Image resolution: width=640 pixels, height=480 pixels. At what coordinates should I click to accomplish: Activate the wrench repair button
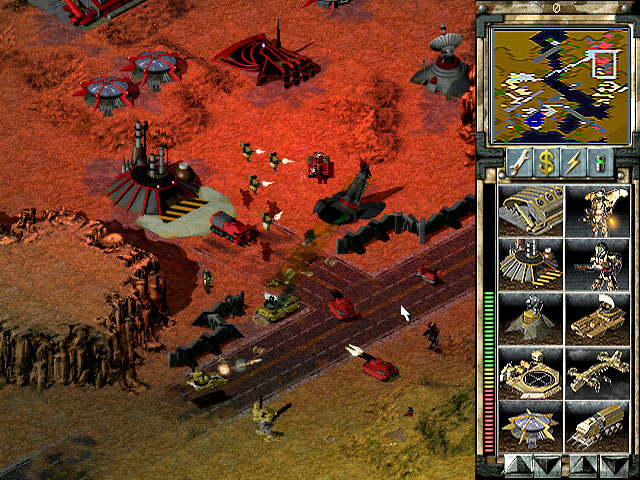point(520,163)
